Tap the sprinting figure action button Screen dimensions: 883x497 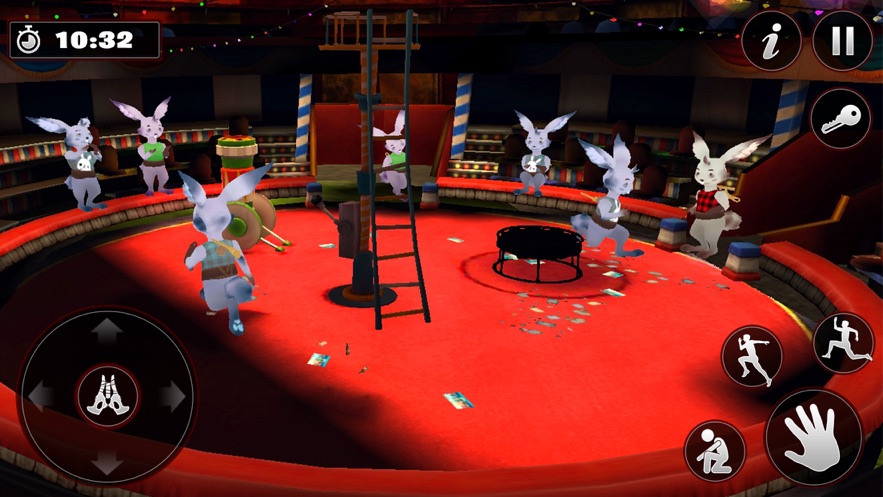point(751,357)
